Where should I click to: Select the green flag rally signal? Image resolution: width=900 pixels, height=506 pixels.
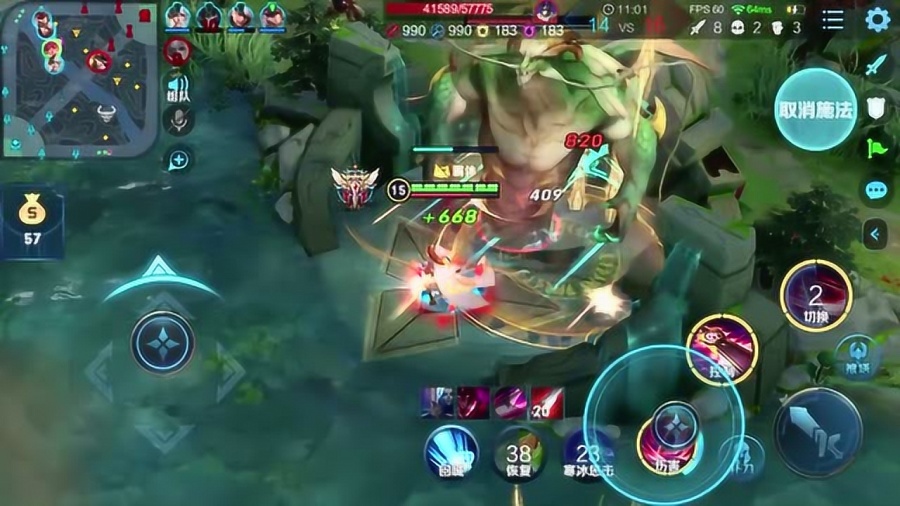click(x=876, y=148)
